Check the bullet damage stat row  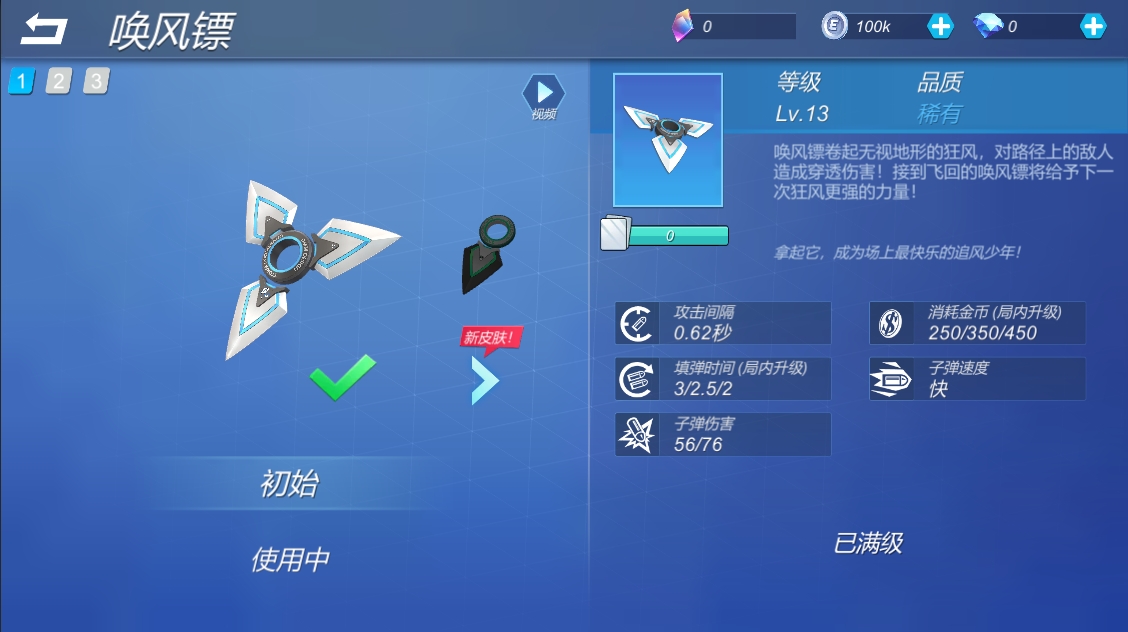point(723,435)
